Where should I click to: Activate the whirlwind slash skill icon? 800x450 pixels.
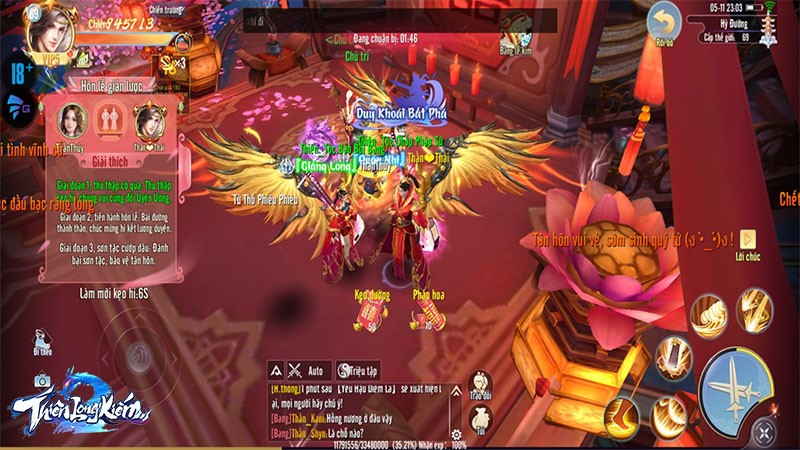pyautogui.click(x=708, y=314)
